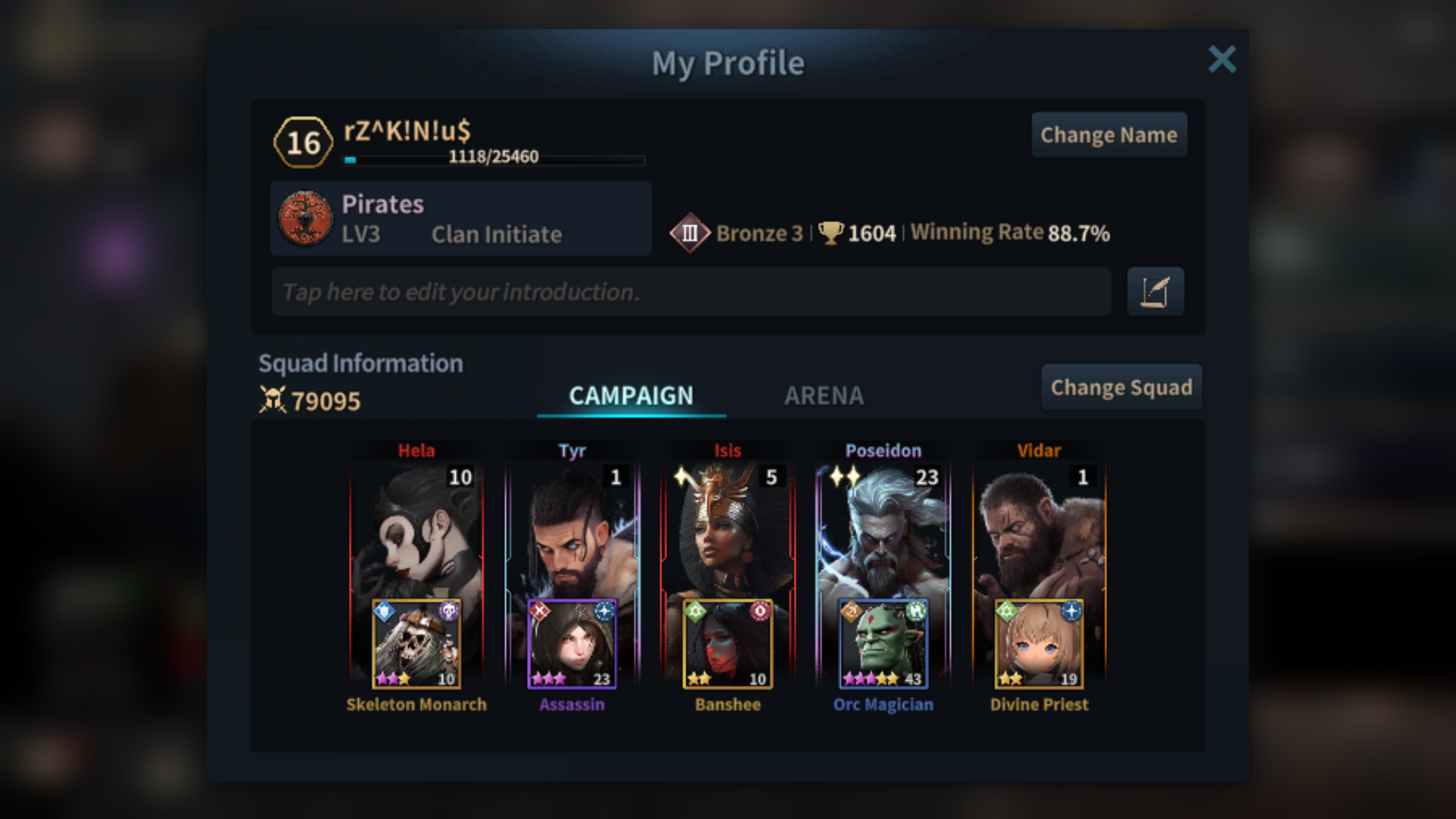Open the Assassin unit portrait

click(x=572, y=644)
